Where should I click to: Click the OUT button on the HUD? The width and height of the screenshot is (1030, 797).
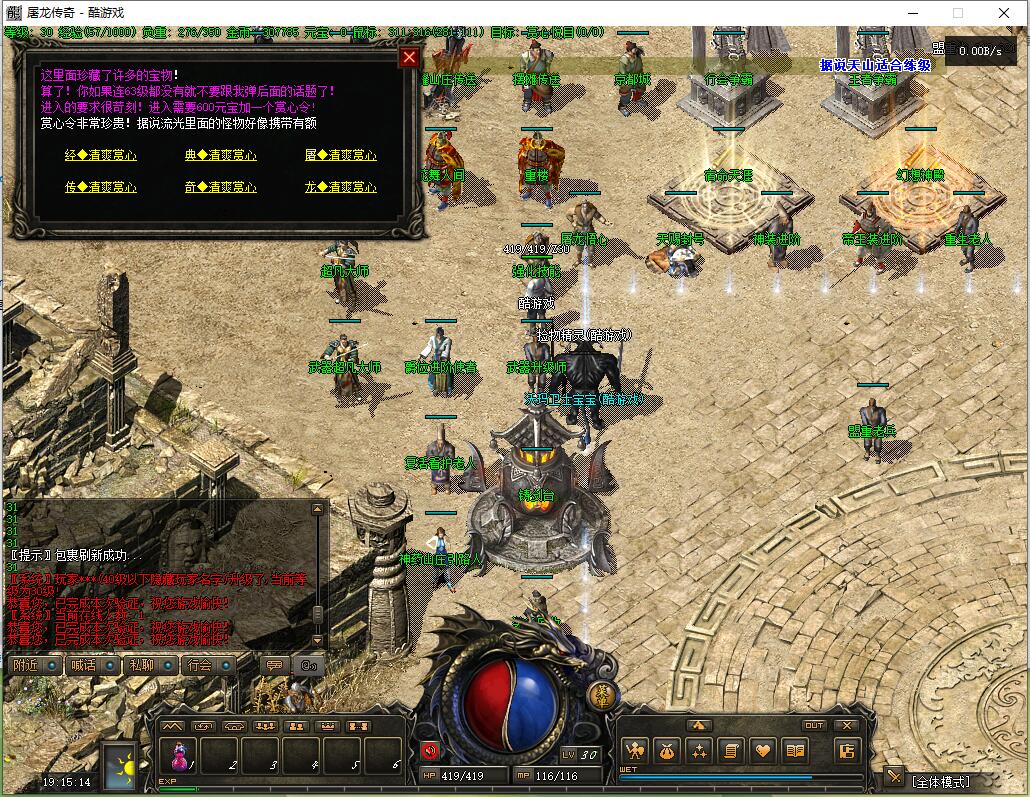click(814, 726)
